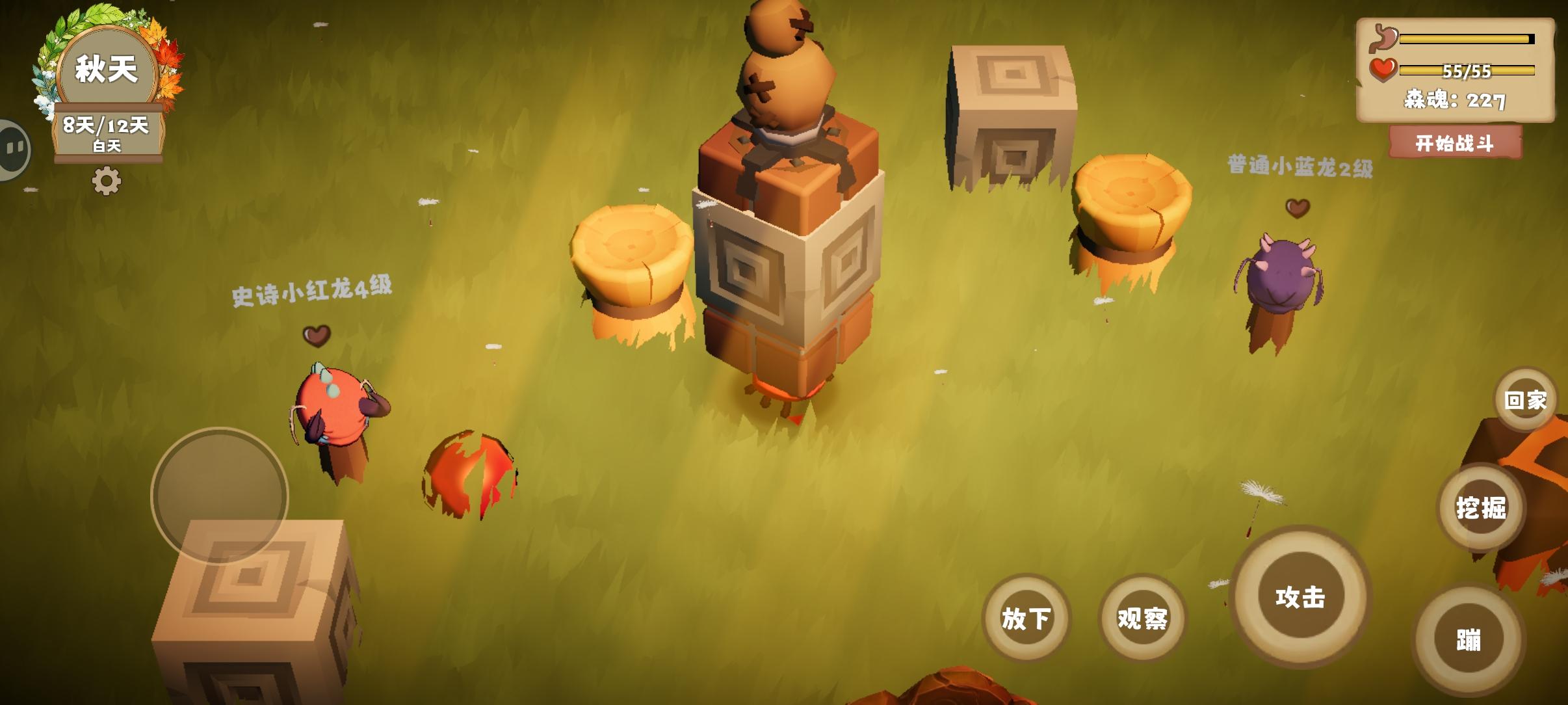Toggle the 蹦 (jump) action button
The height and width of the screenshot is (705, 1568).
(1467, 641)
